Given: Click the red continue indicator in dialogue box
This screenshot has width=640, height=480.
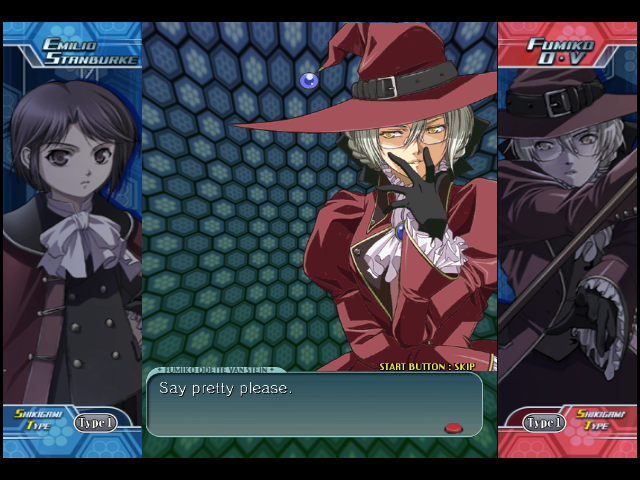Looking at the screenshot, I should 453,428.
